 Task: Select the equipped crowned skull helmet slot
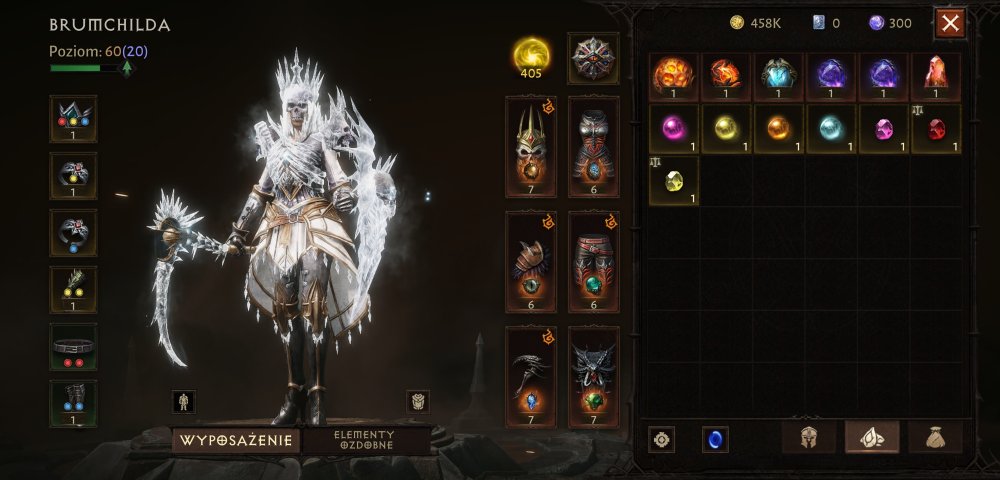531,146
